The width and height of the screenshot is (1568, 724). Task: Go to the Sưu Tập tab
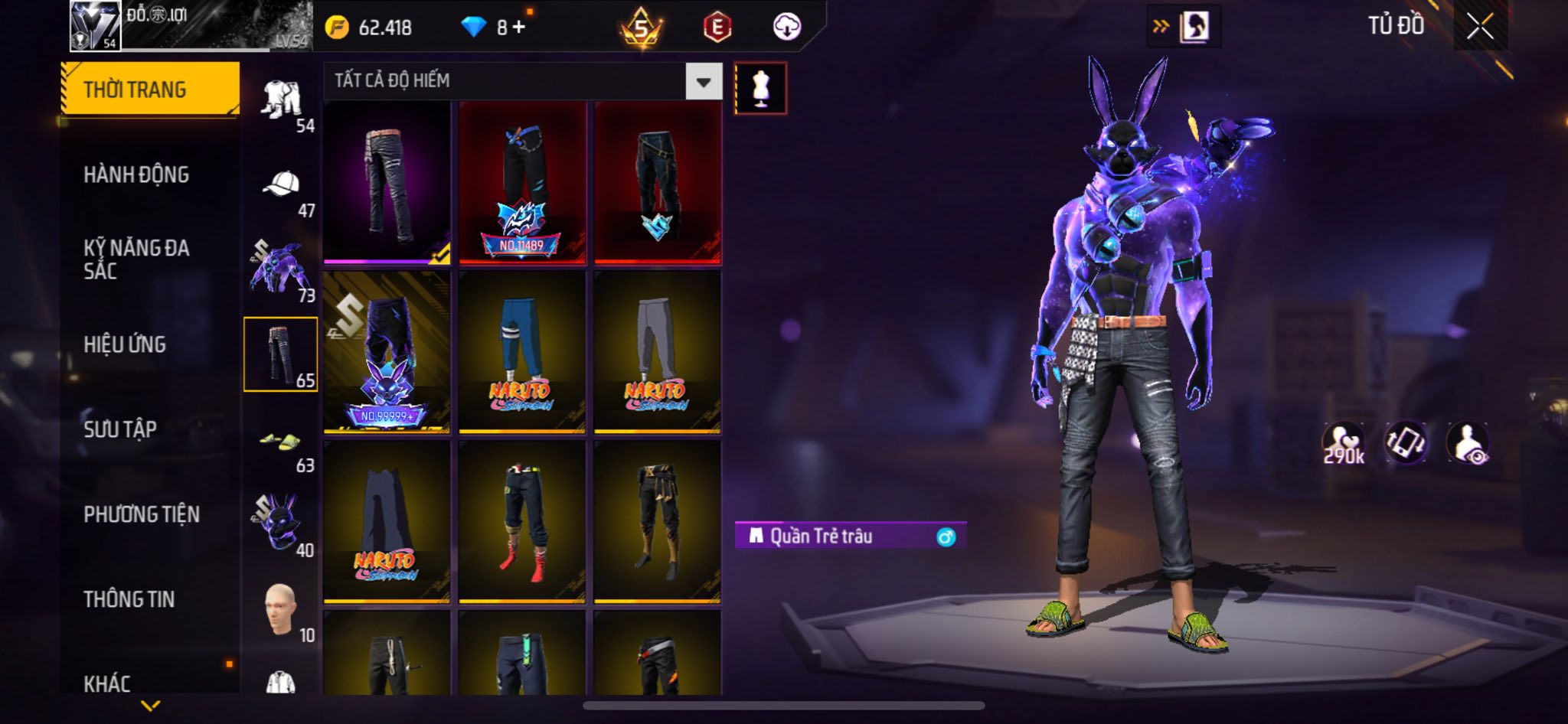[x=120, y=429]
